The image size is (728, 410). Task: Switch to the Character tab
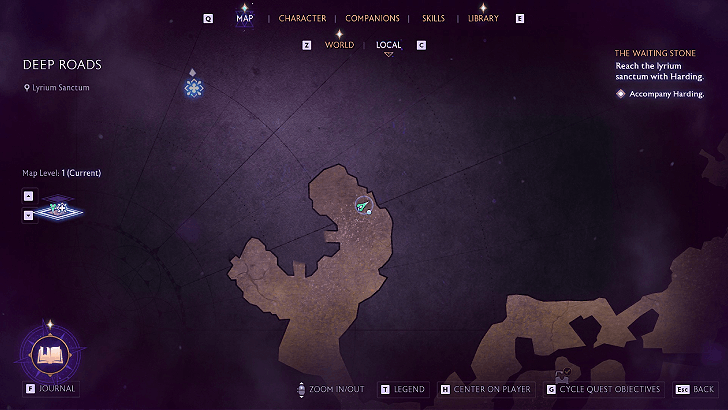pyautogui.click(x=302, y=18)
